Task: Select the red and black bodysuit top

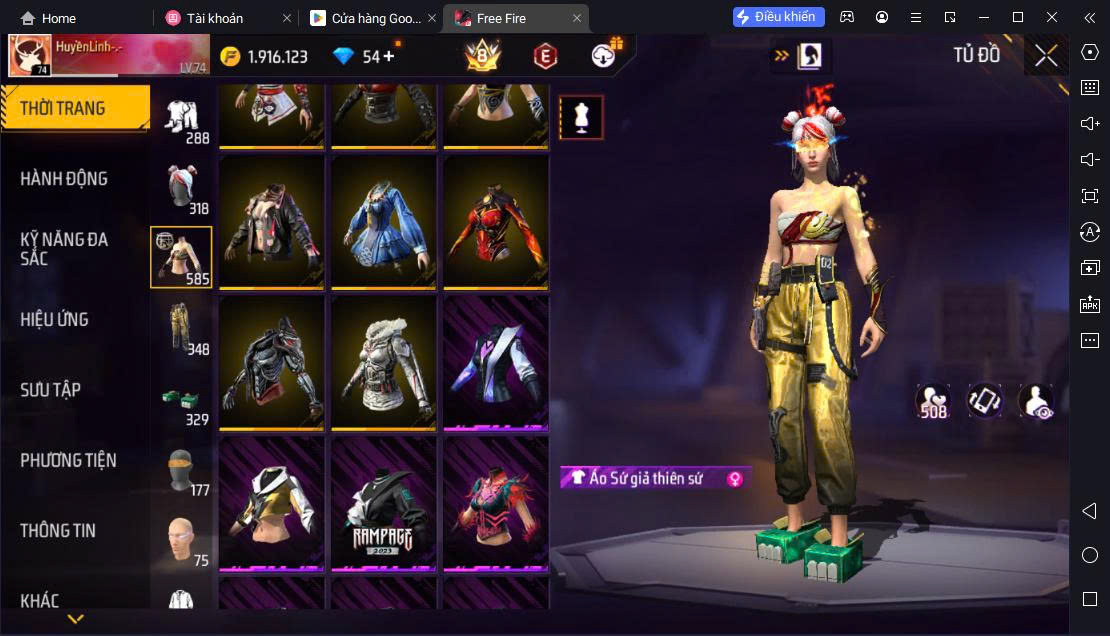Action: (x=496, y=221)
